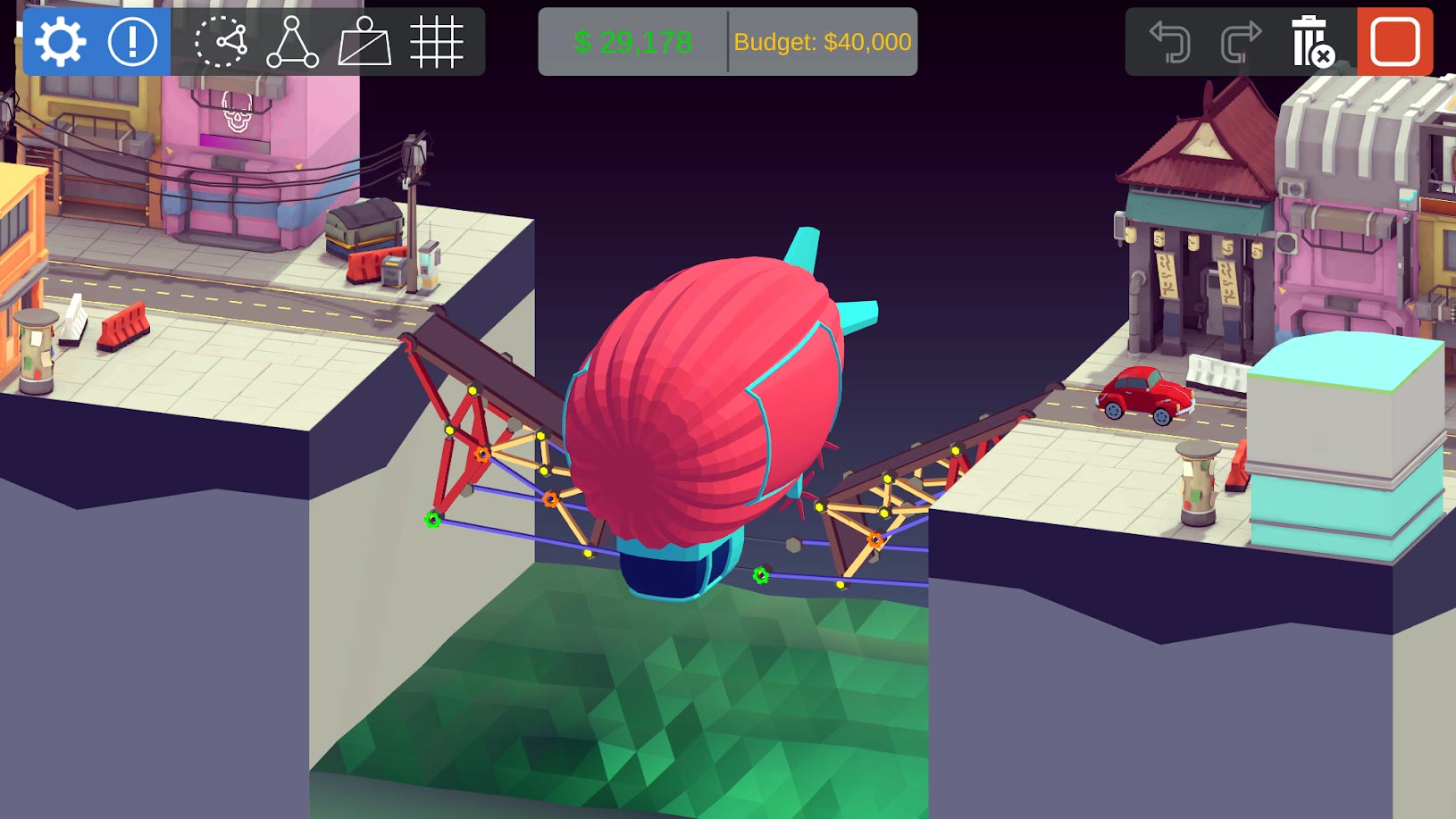The width and height of the screenshot is (1456, 819).
Task: Stop the simulation with the red square button
Action: tap(1394, 40)
